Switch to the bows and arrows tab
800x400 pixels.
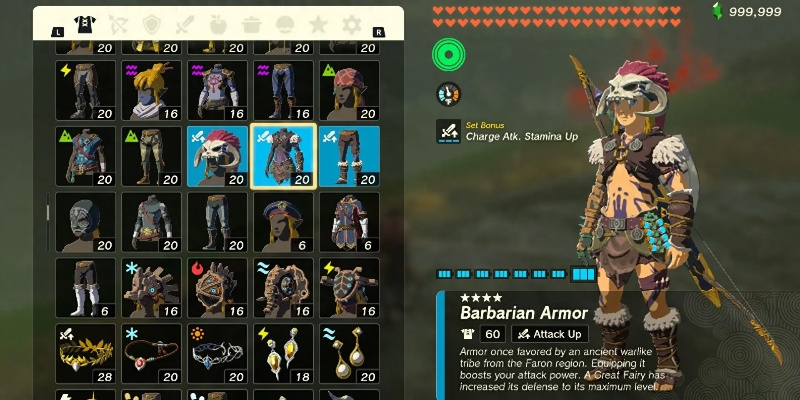pyautogui.click(x=119, y=23)
